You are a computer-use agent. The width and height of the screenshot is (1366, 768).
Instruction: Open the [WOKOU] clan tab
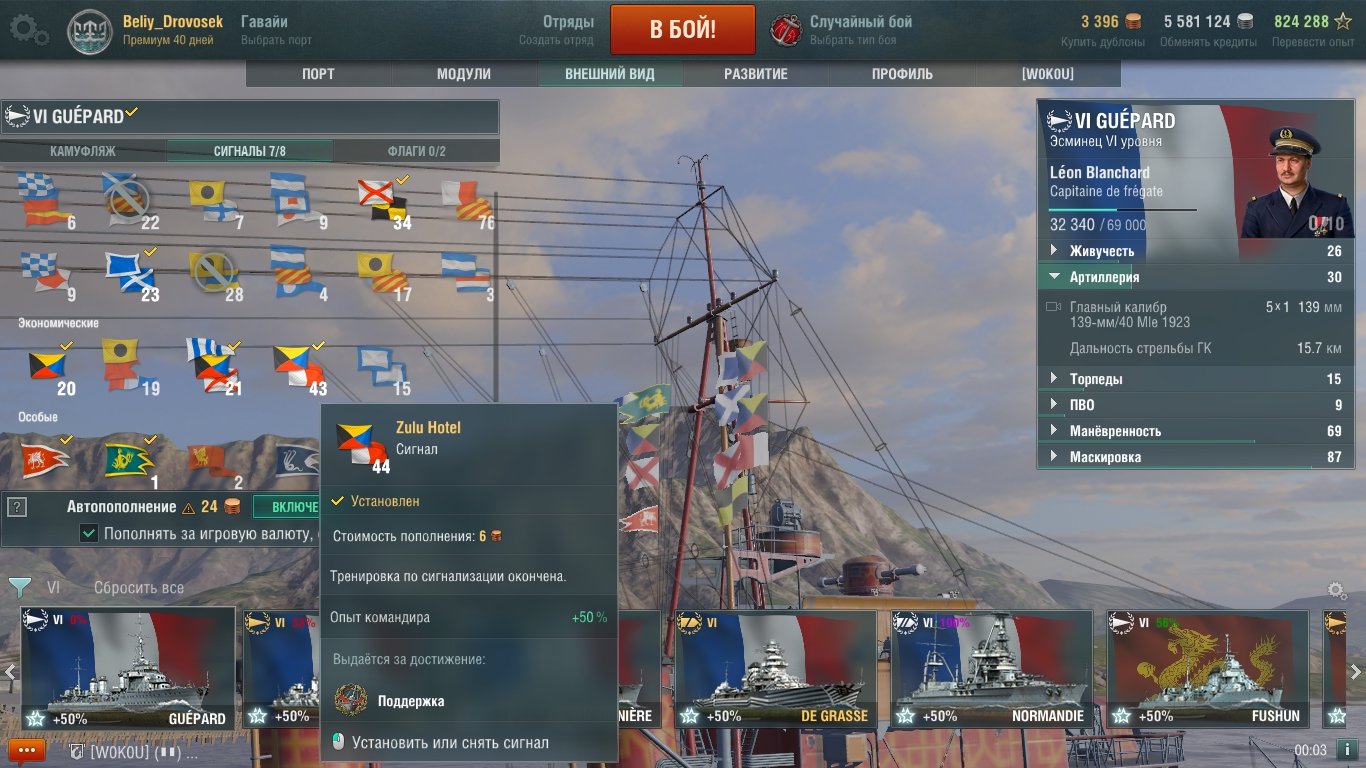[1047, 74]
